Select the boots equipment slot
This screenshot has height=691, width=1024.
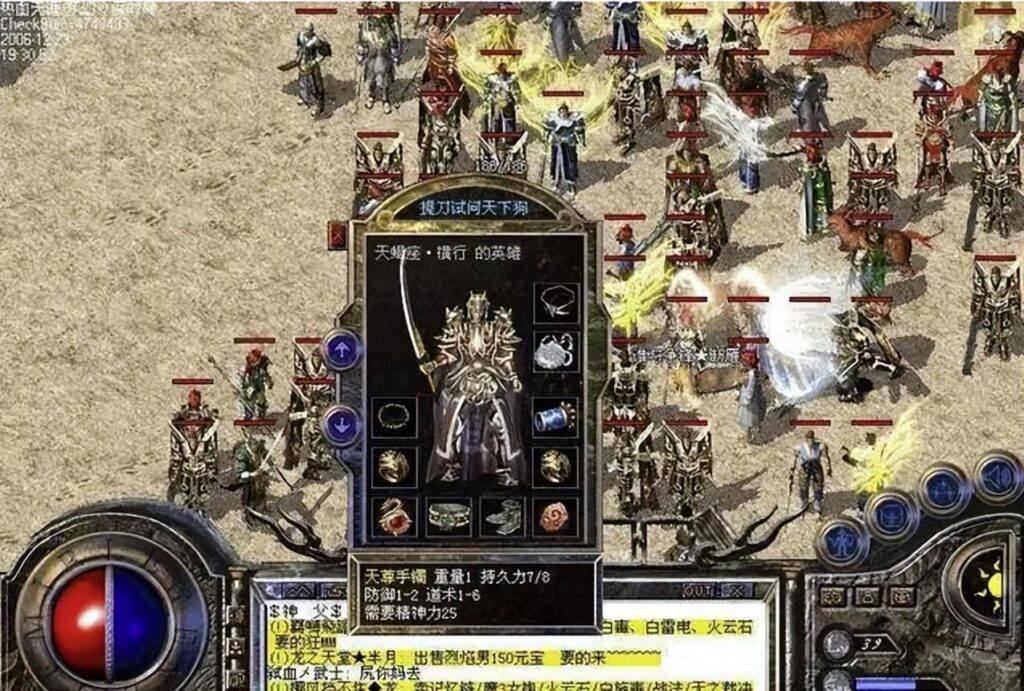tap(502, 516)
